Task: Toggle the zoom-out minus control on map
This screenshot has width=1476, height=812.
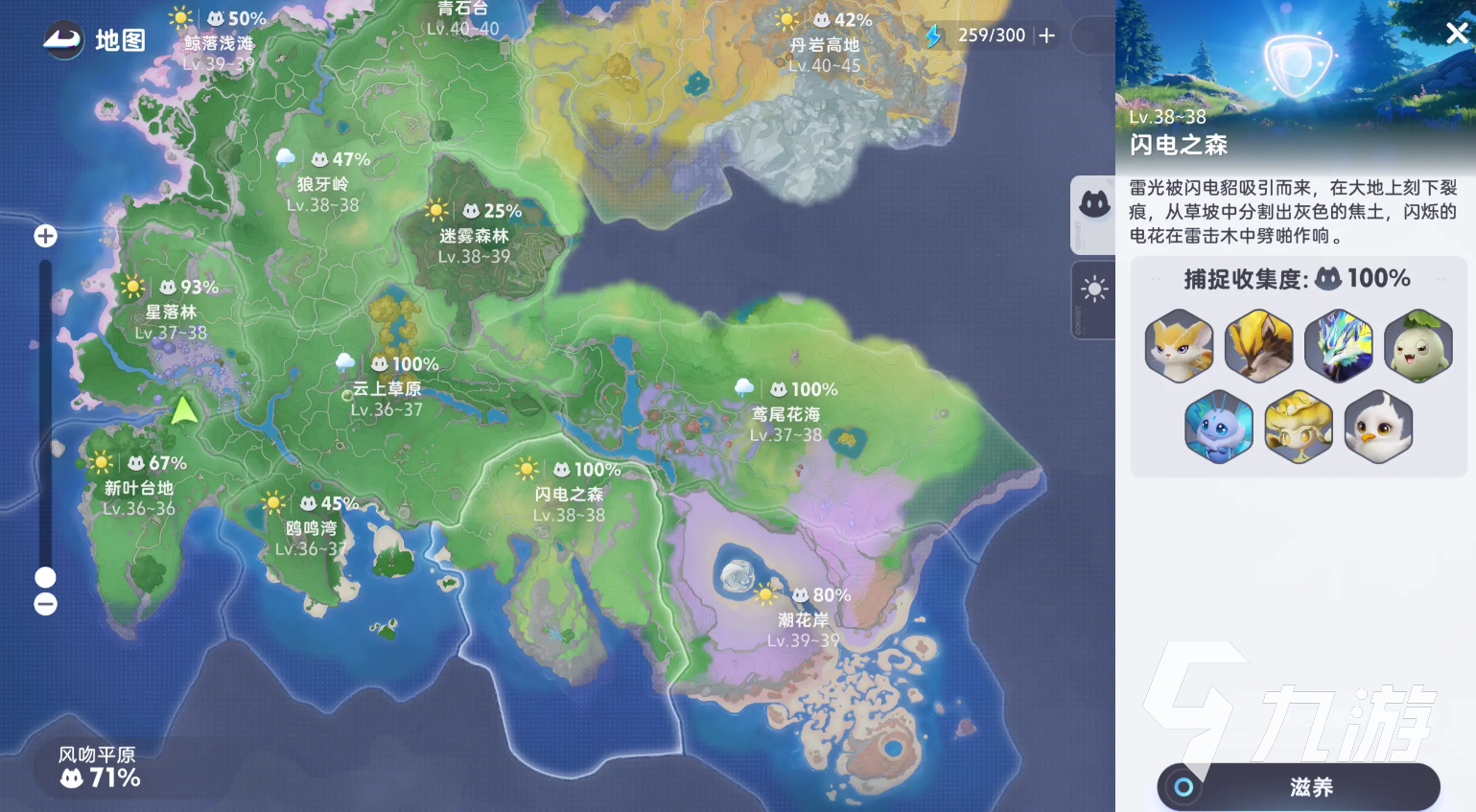Action: pyautogui.click(x=45, y=603)
